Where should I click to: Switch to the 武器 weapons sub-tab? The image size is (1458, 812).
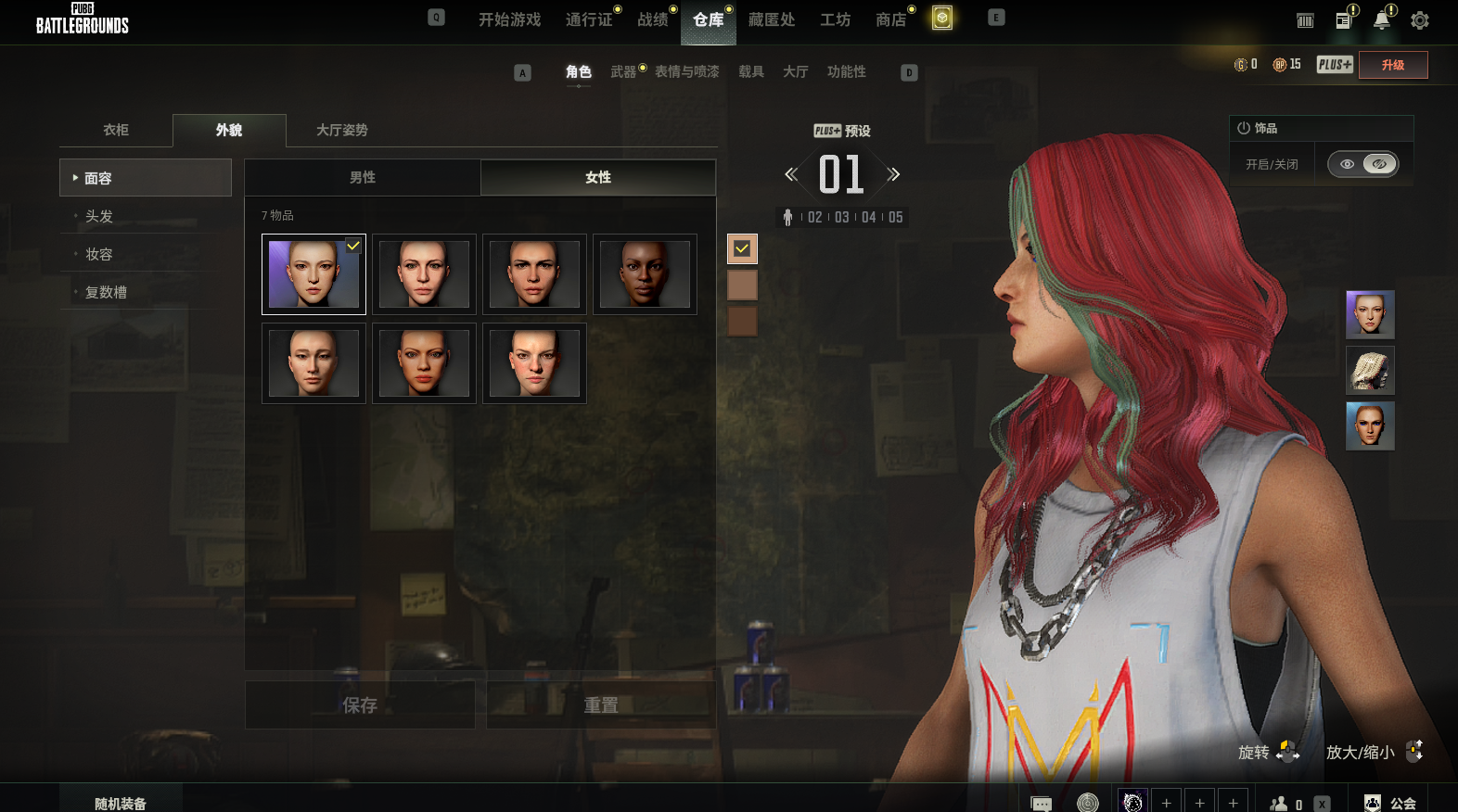coord(623,71)
